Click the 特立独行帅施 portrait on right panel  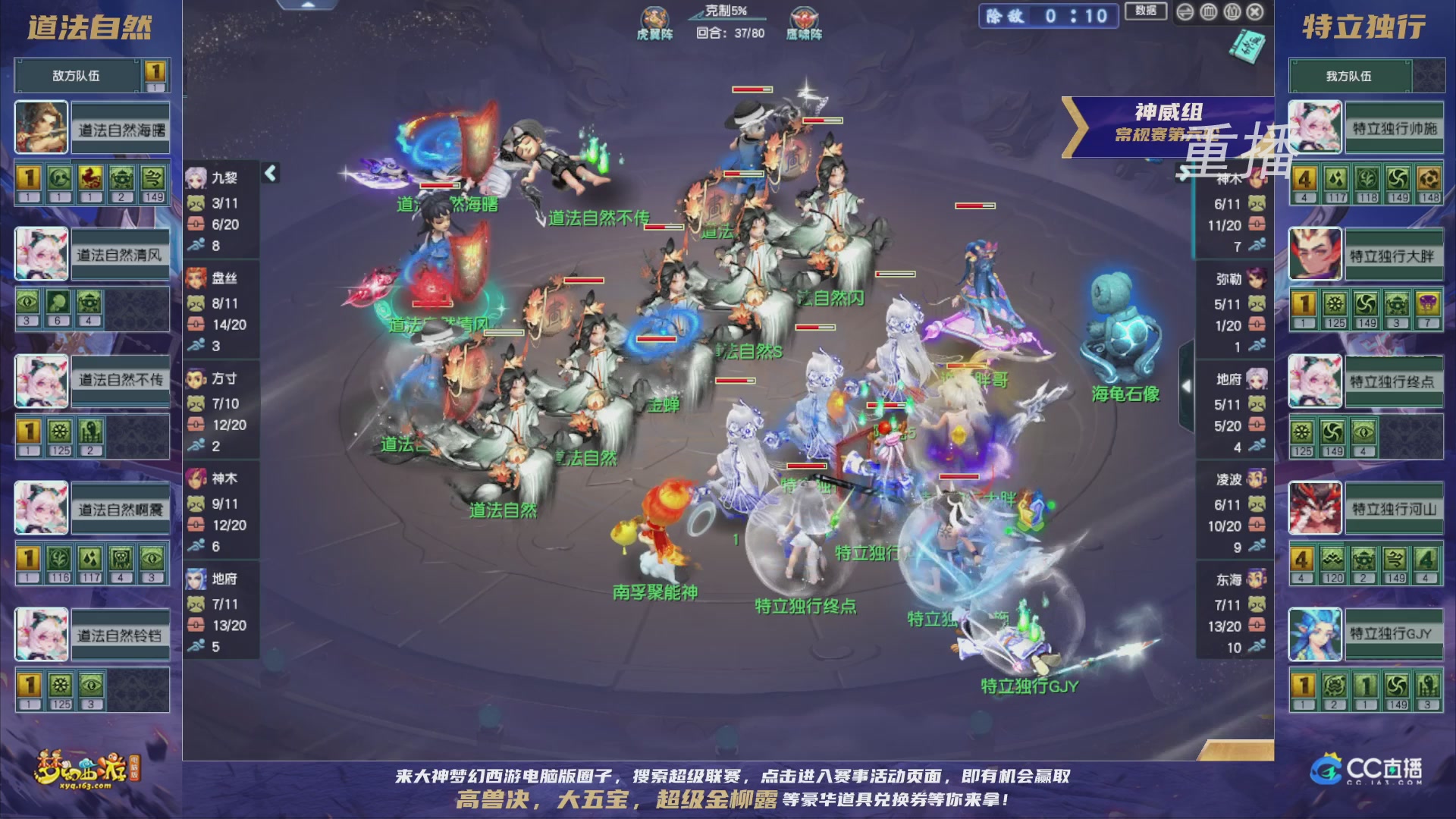click(x=1314, y=126)
